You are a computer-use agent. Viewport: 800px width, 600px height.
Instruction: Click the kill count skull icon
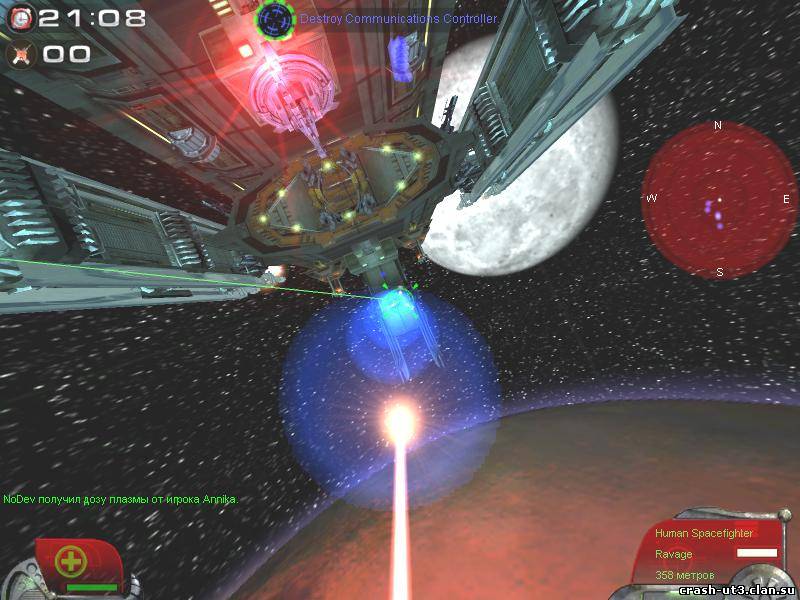22,54
